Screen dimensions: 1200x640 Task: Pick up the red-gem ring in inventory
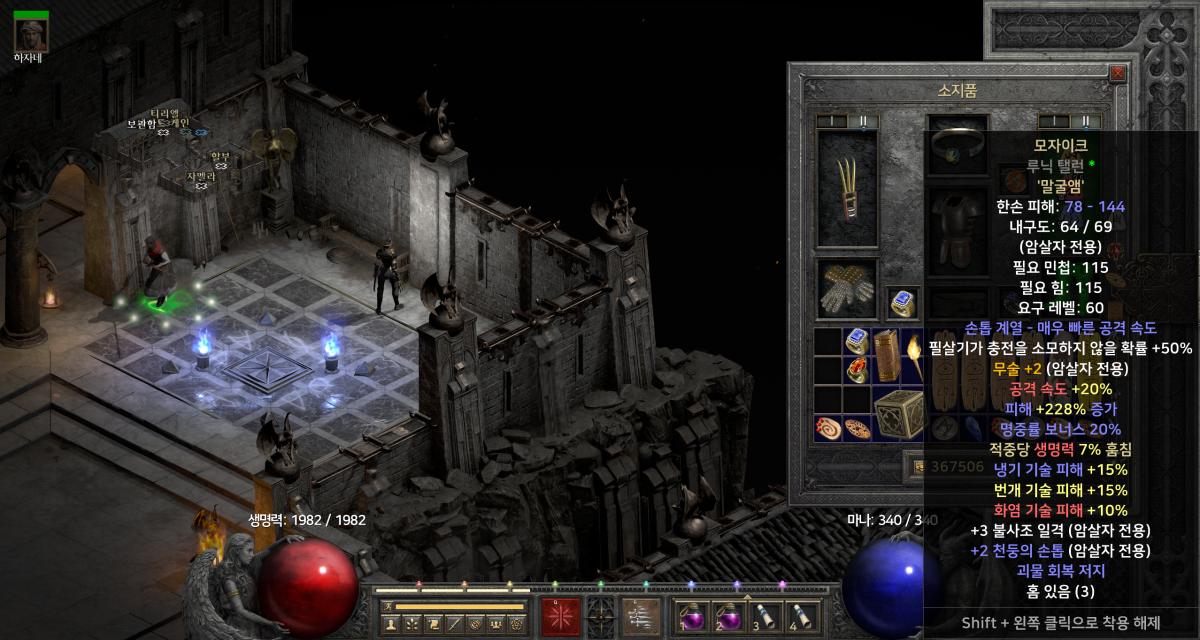857,373
